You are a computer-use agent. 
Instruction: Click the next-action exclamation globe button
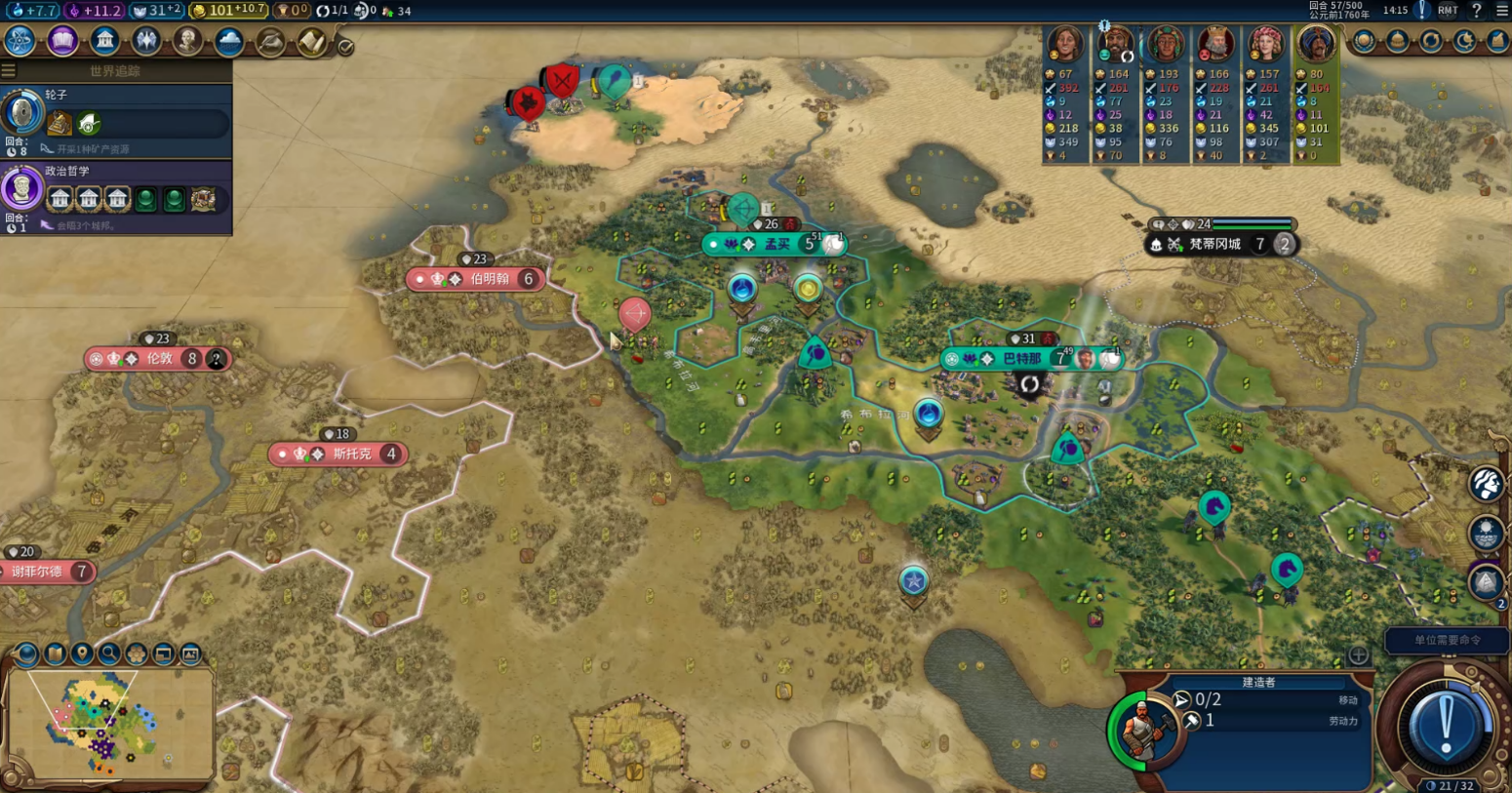(x=1446, y=727)
